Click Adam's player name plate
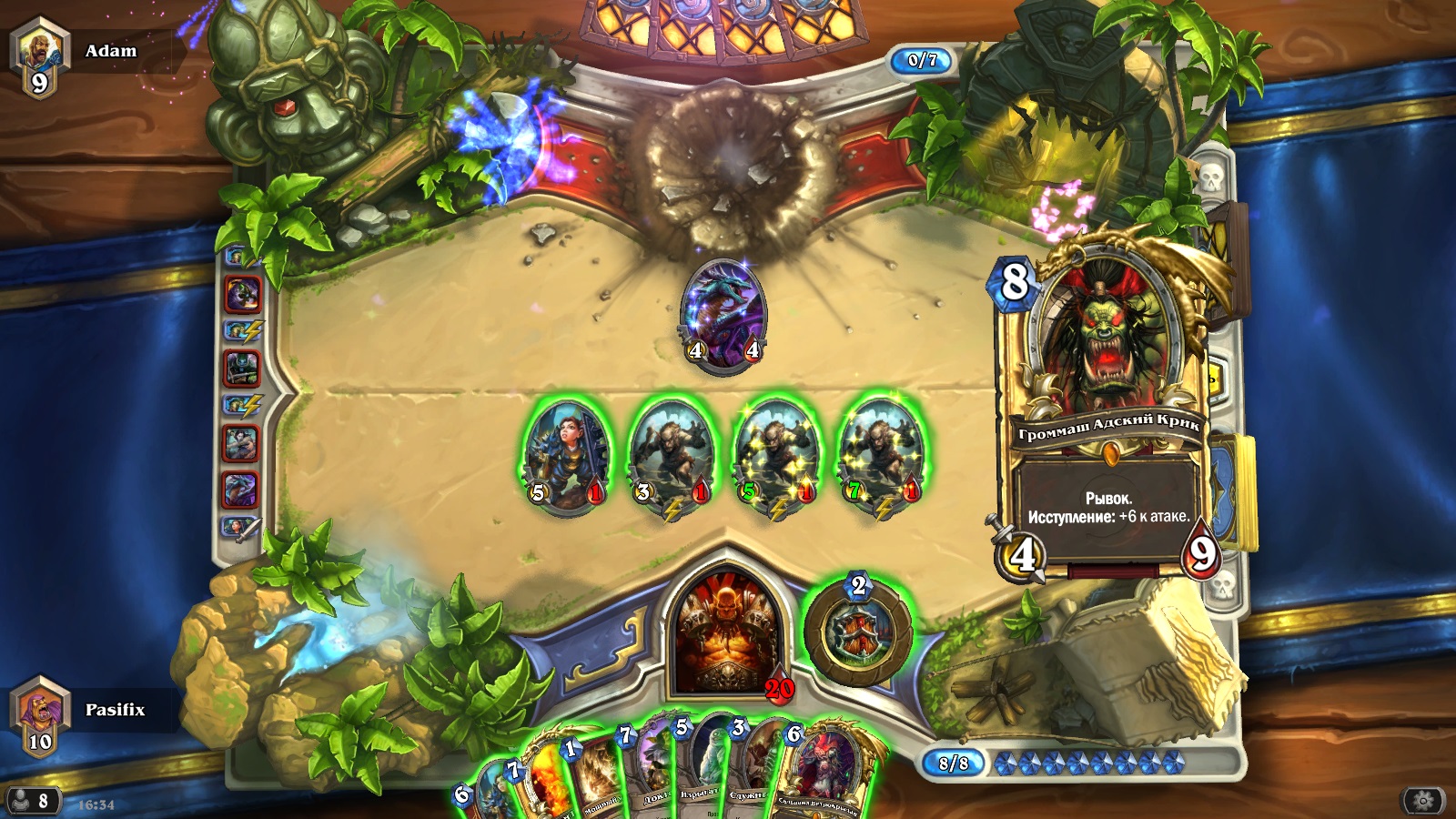Image resolution: width=1456 pixels, height=819 pixels. coord(111,51)
